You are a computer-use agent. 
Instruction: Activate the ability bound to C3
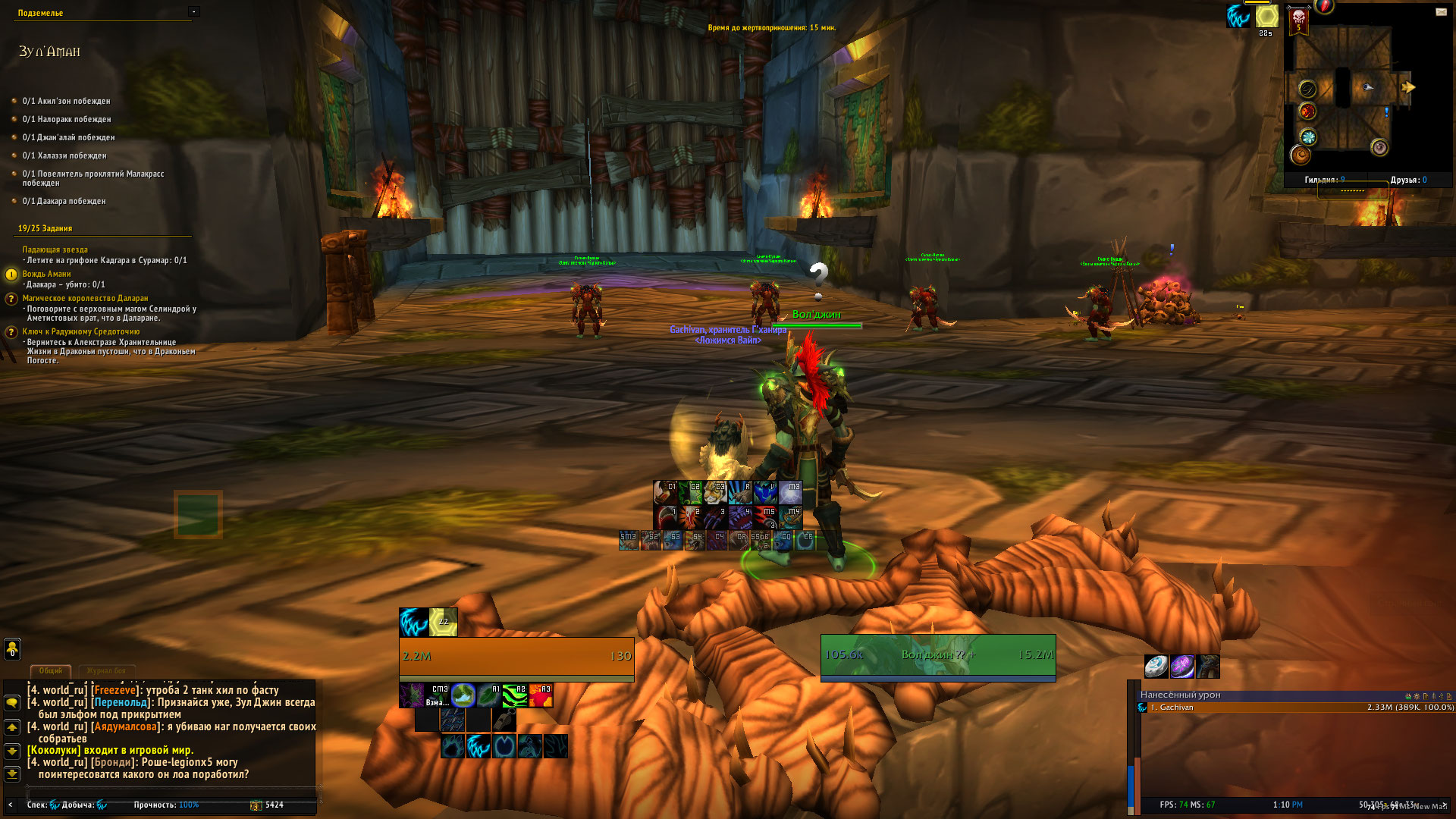(x=715, y=493)
